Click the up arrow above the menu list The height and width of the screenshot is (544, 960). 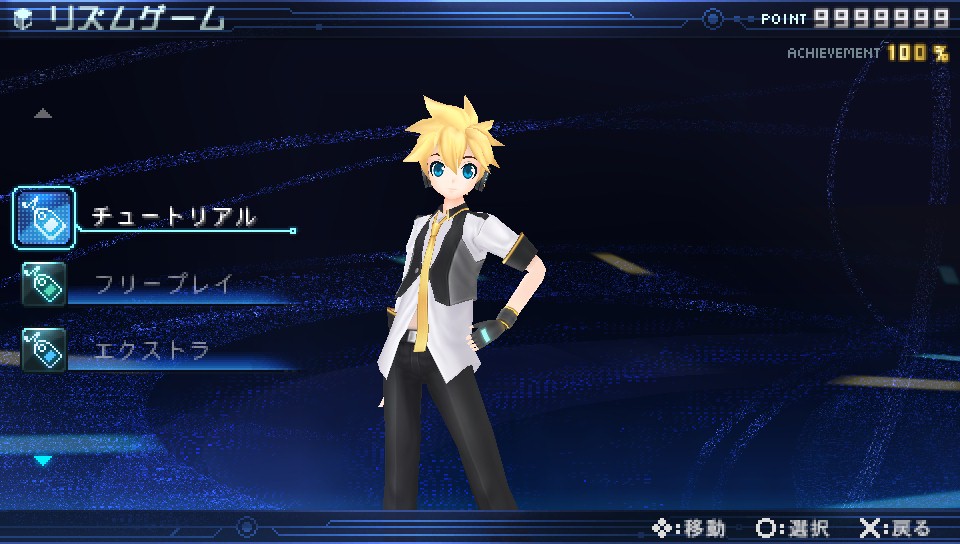[x=42, y=114]
